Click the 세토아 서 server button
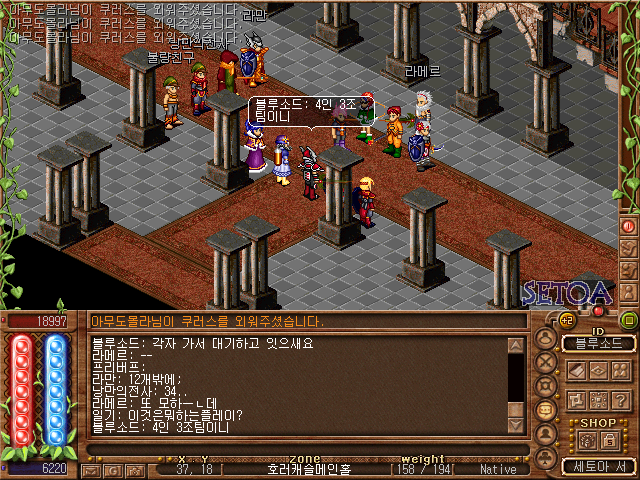 point(598,466)
